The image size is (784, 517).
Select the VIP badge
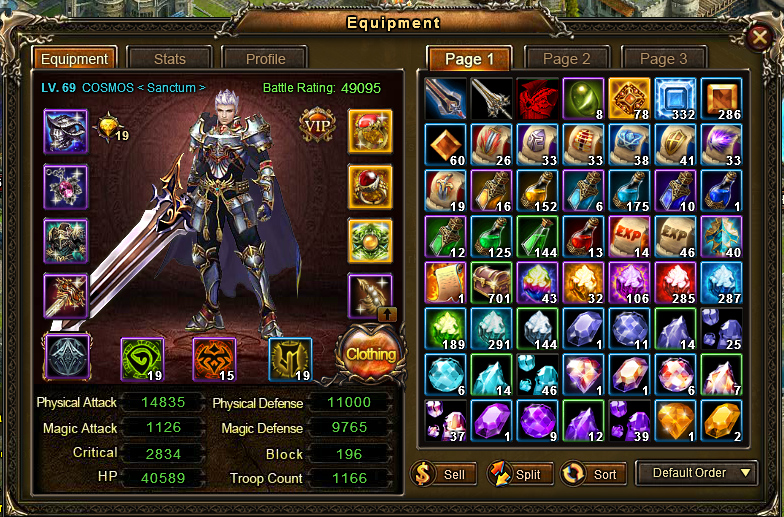point(315,127)
